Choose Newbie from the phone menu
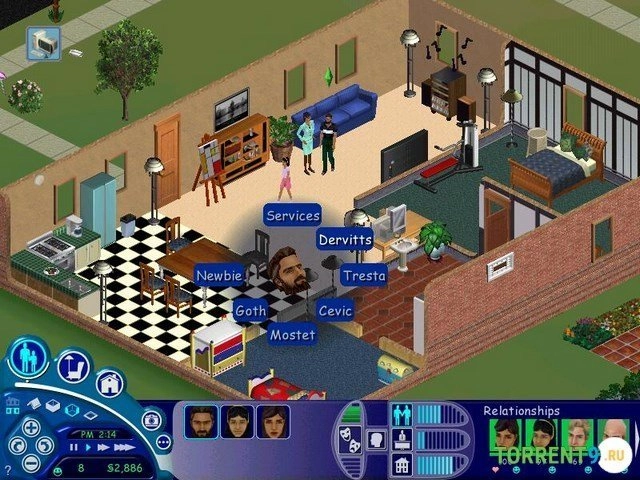 (x=219, y=275)
